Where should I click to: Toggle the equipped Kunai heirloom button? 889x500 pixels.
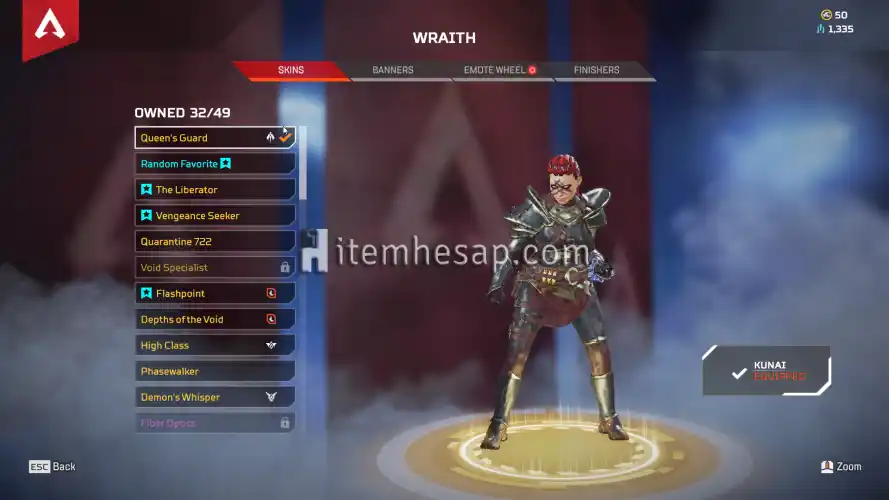[767, 371]
